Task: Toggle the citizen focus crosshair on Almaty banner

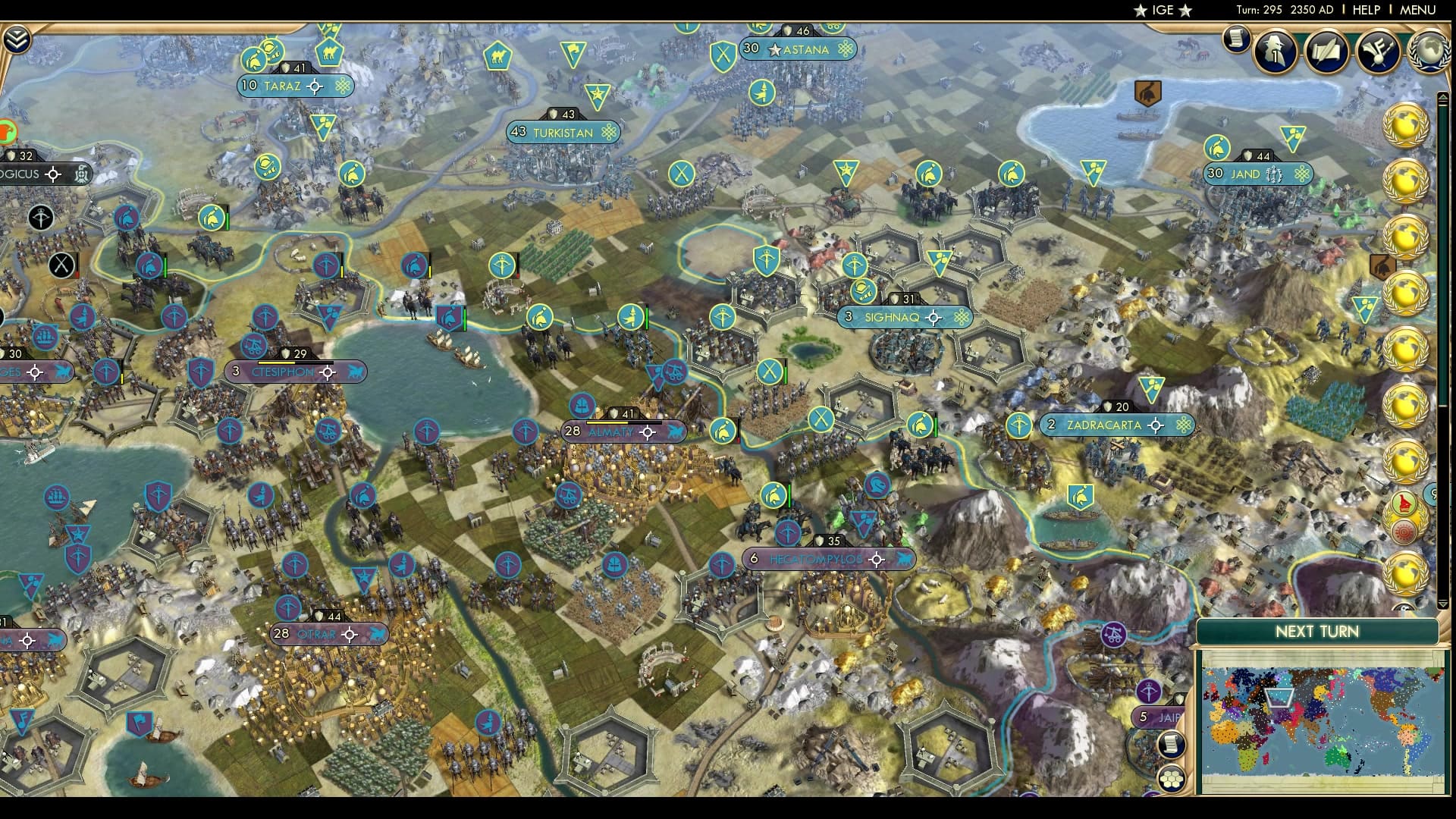Action: 646,431
